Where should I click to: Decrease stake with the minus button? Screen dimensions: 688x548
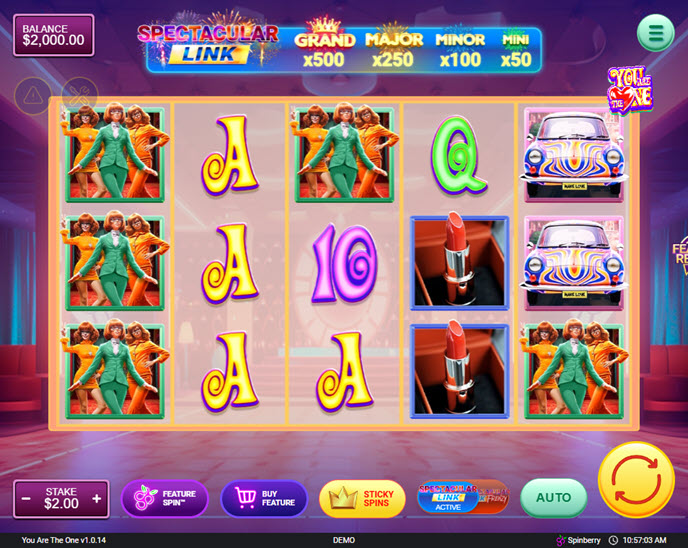[26, 498]
